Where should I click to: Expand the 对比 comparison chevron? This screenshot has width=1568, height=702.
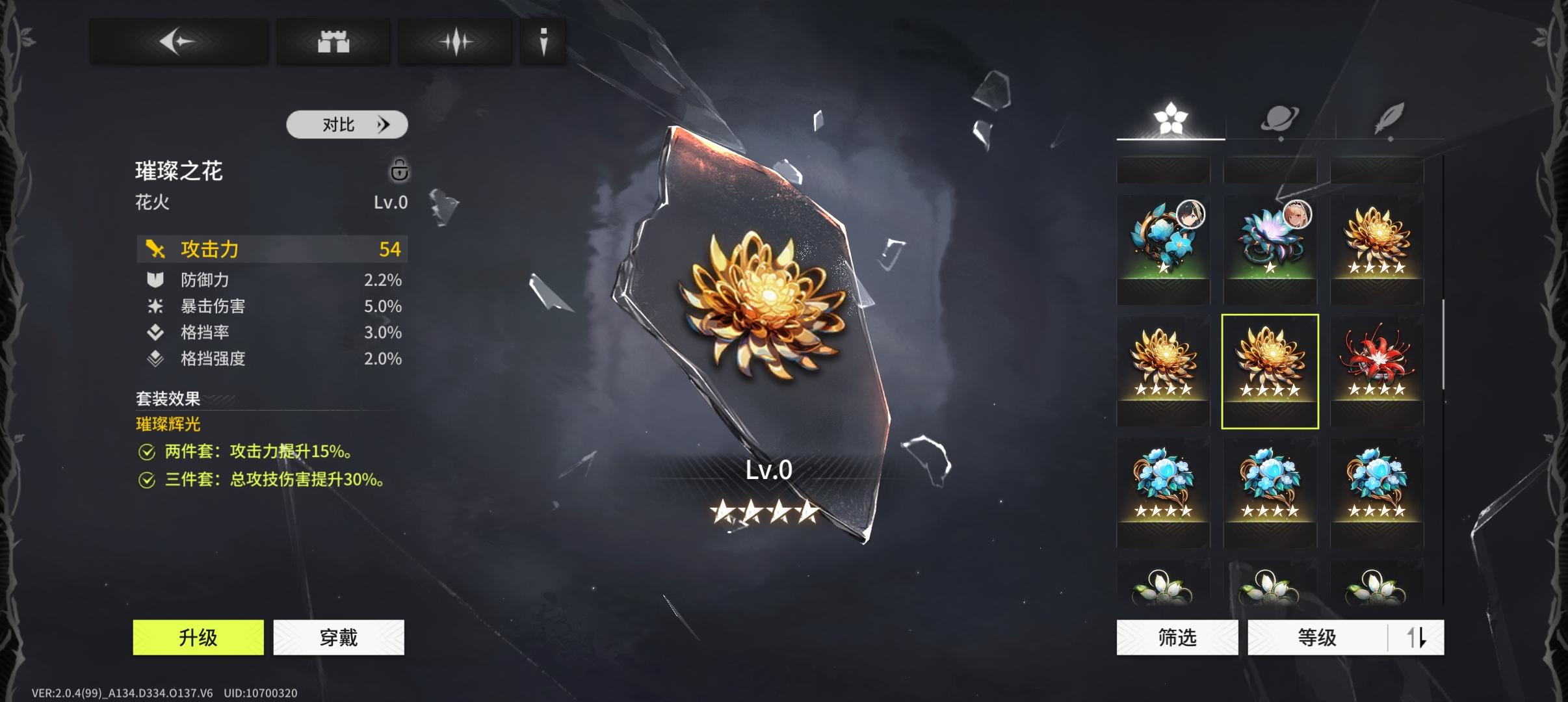(x=384, y=123)
